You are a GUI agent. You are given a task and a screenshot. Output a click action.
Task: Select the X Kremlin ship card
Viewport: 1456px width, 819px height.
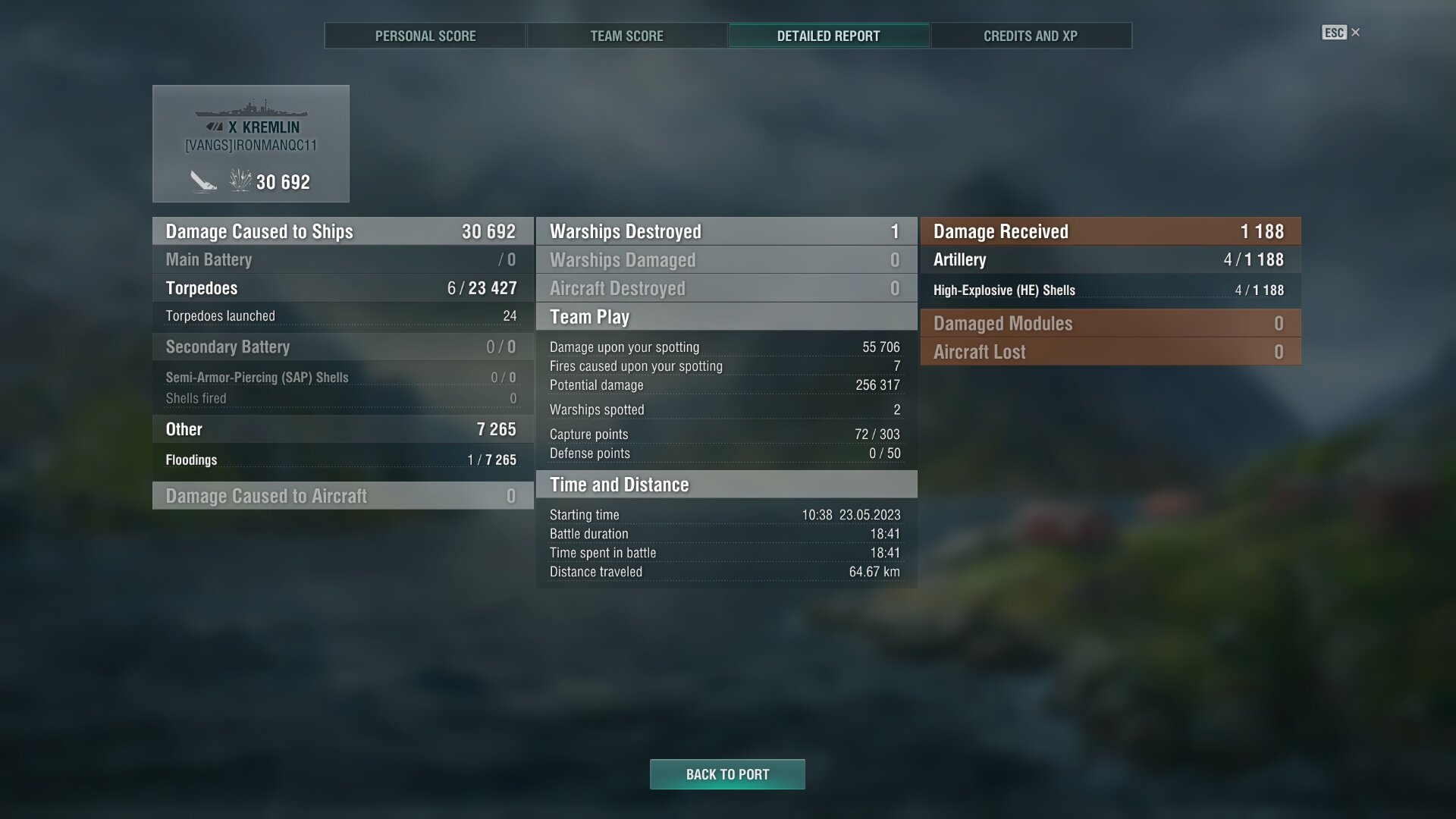(x=251, y=143)
